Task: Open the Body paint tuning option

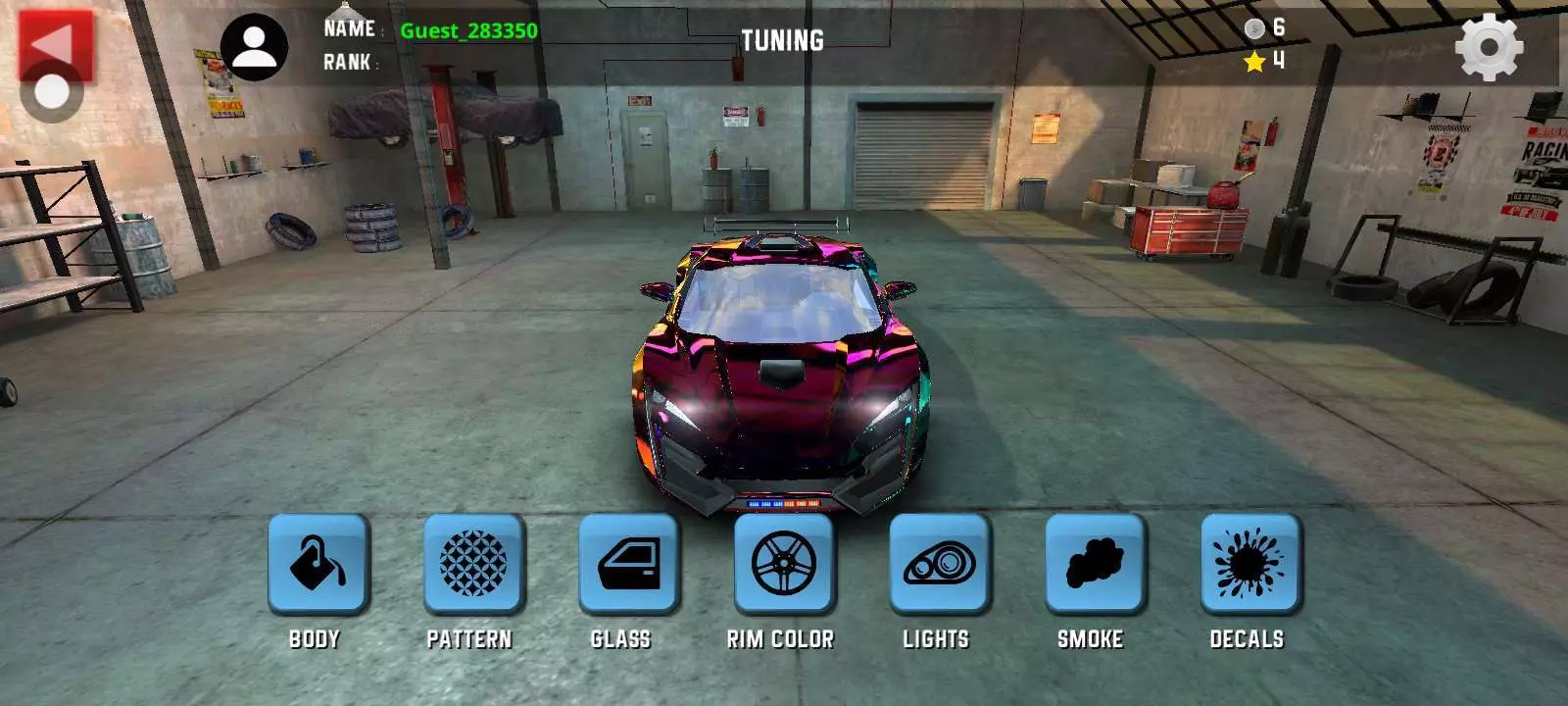Action: tap(318, 564)
